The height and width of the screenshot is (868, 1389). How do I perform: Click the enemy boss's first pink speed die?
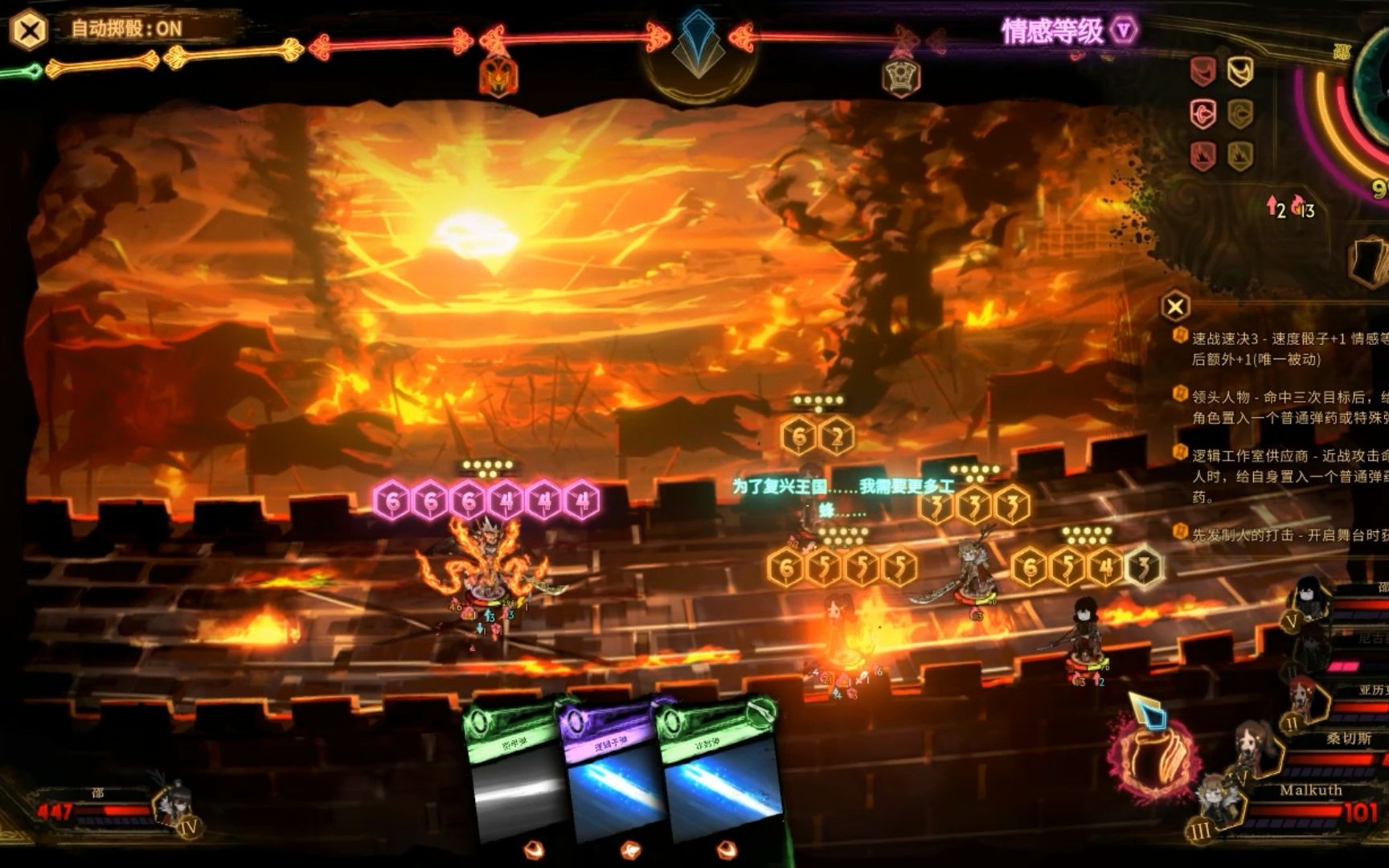tap(392, 502)
